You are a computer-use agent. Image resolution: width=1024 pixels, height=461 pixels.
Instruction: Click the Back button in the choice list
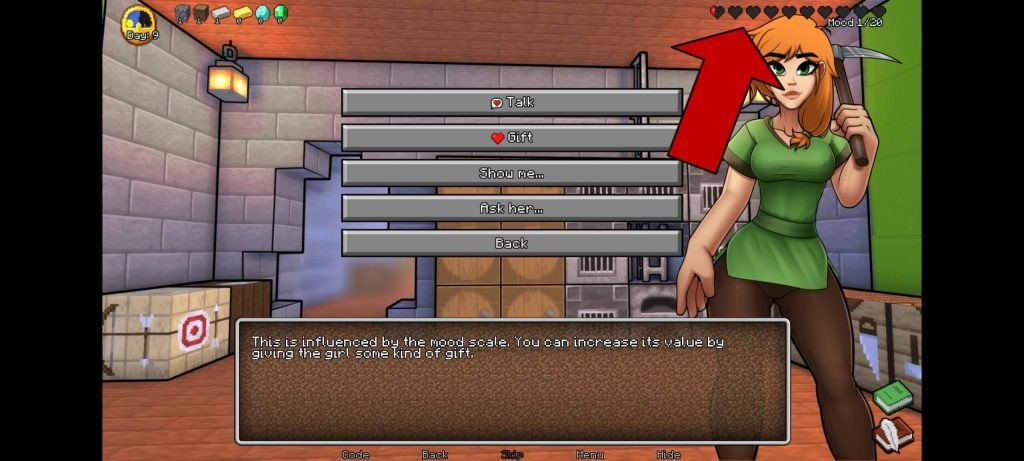[x=511, y=243]
